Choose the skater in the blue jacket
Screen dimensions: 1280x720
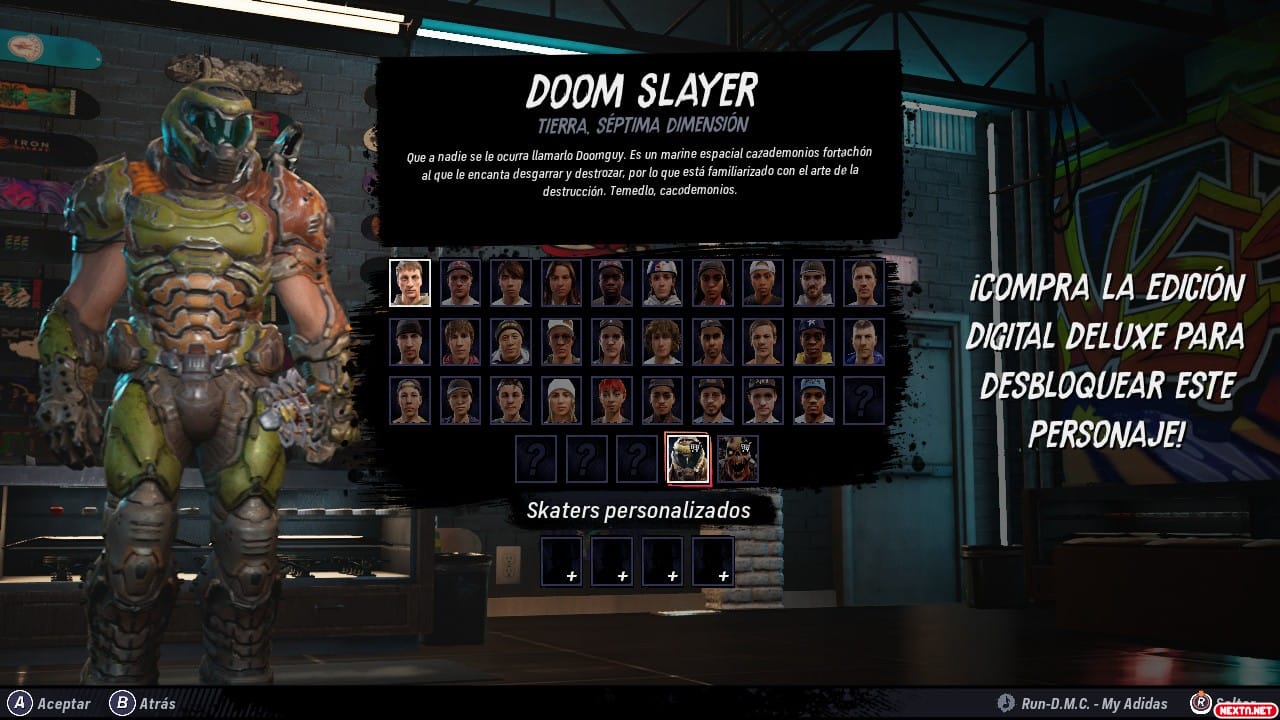tap(862, 342)
